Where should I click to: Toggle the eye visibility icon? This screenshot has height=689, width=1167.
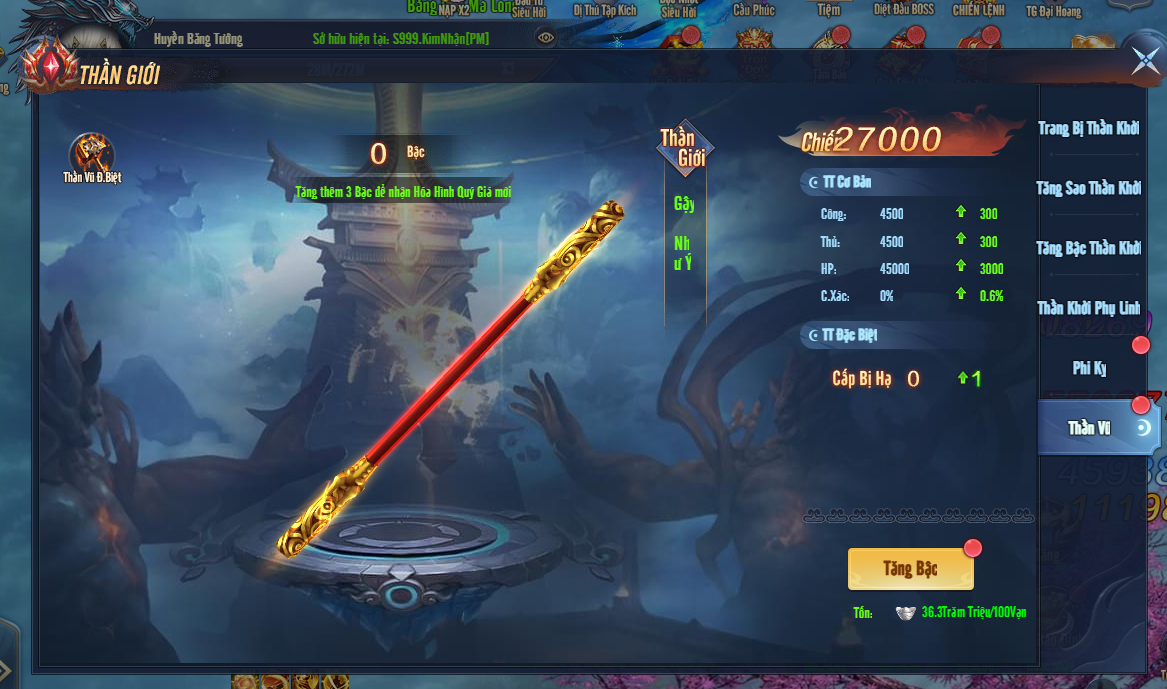pos(546,38)
